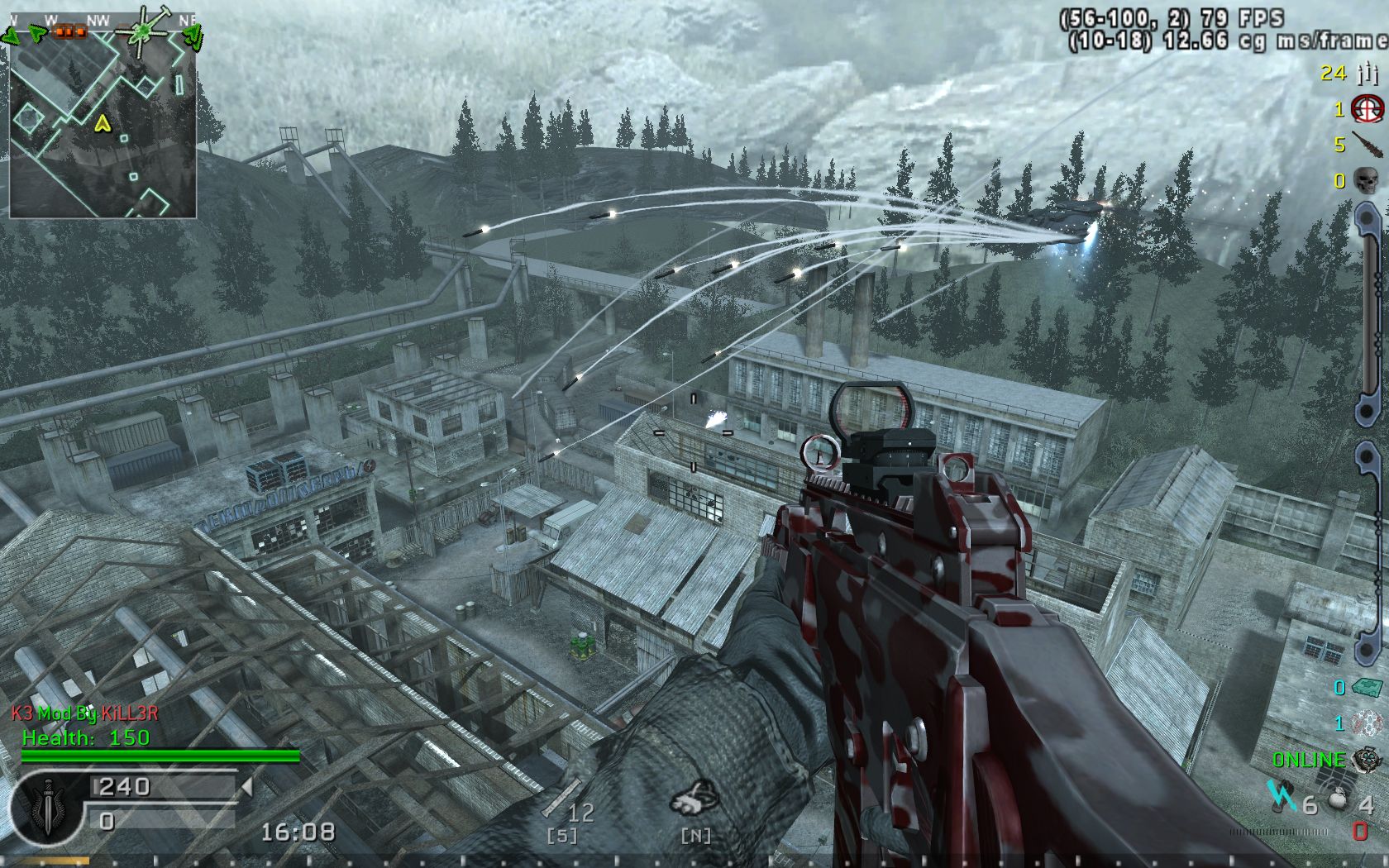Select the teal medkit icon
Viewport: 1389px width, 868px height.
coord(1367,687)
